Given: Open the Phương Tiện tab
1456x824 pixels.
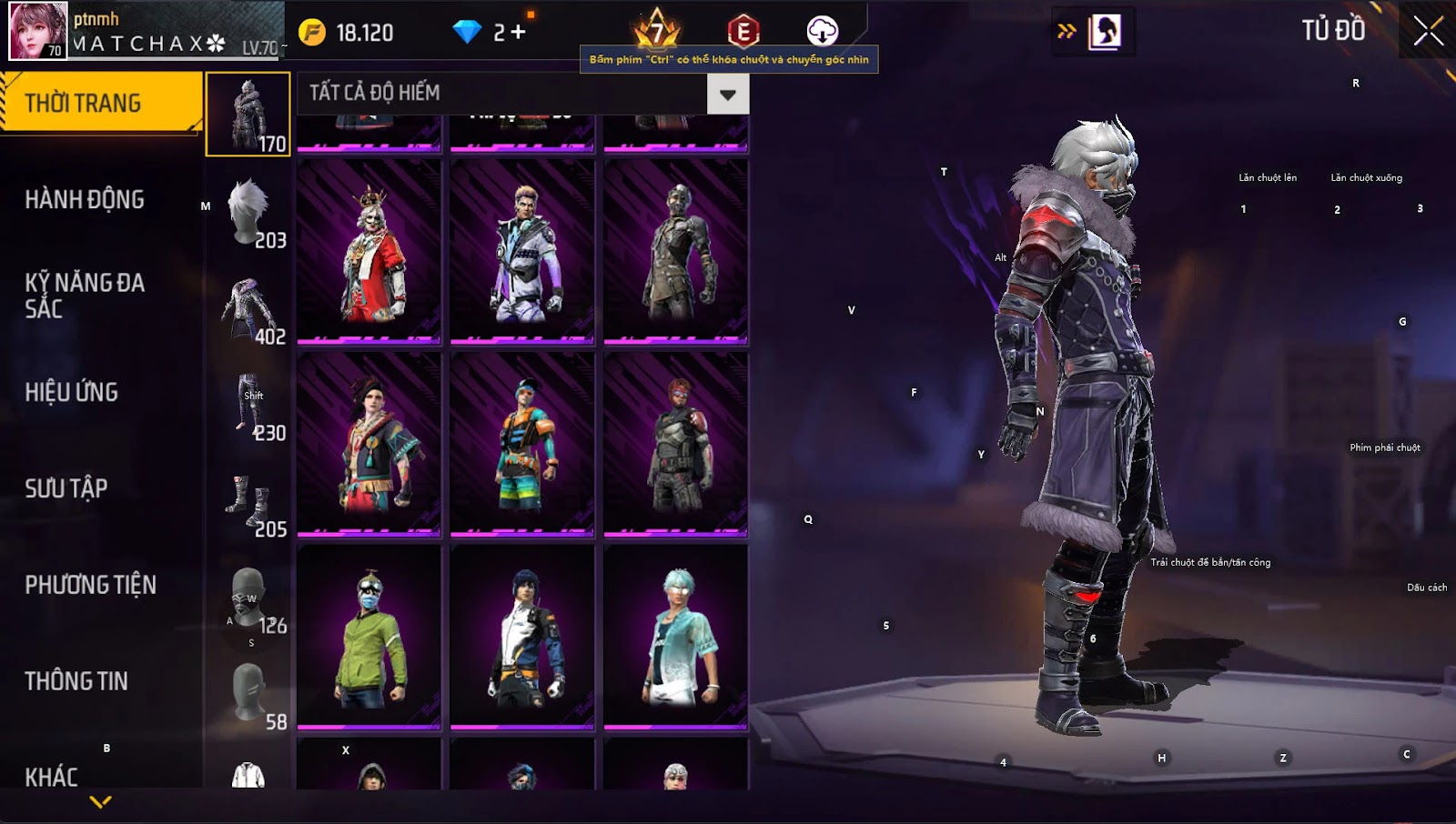Looking at the screenshot, I should tap(91, 585).
